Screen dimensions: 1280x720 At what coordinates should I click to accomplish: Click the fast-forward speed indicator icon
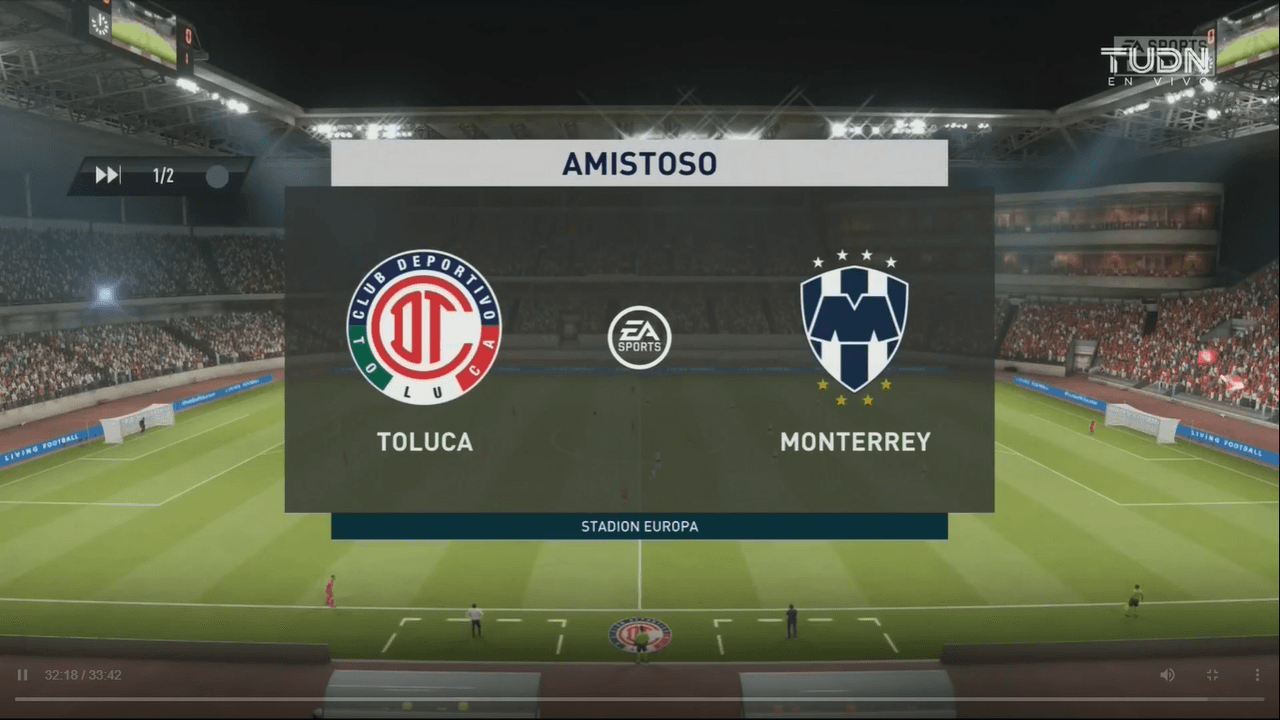(x=107, y=174)
